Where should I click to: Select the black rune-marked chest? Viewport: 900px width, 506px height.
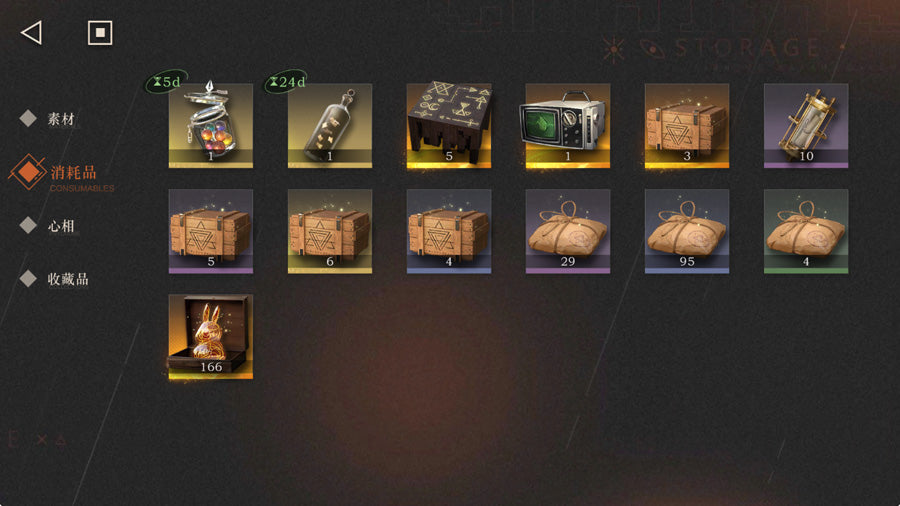449,125
